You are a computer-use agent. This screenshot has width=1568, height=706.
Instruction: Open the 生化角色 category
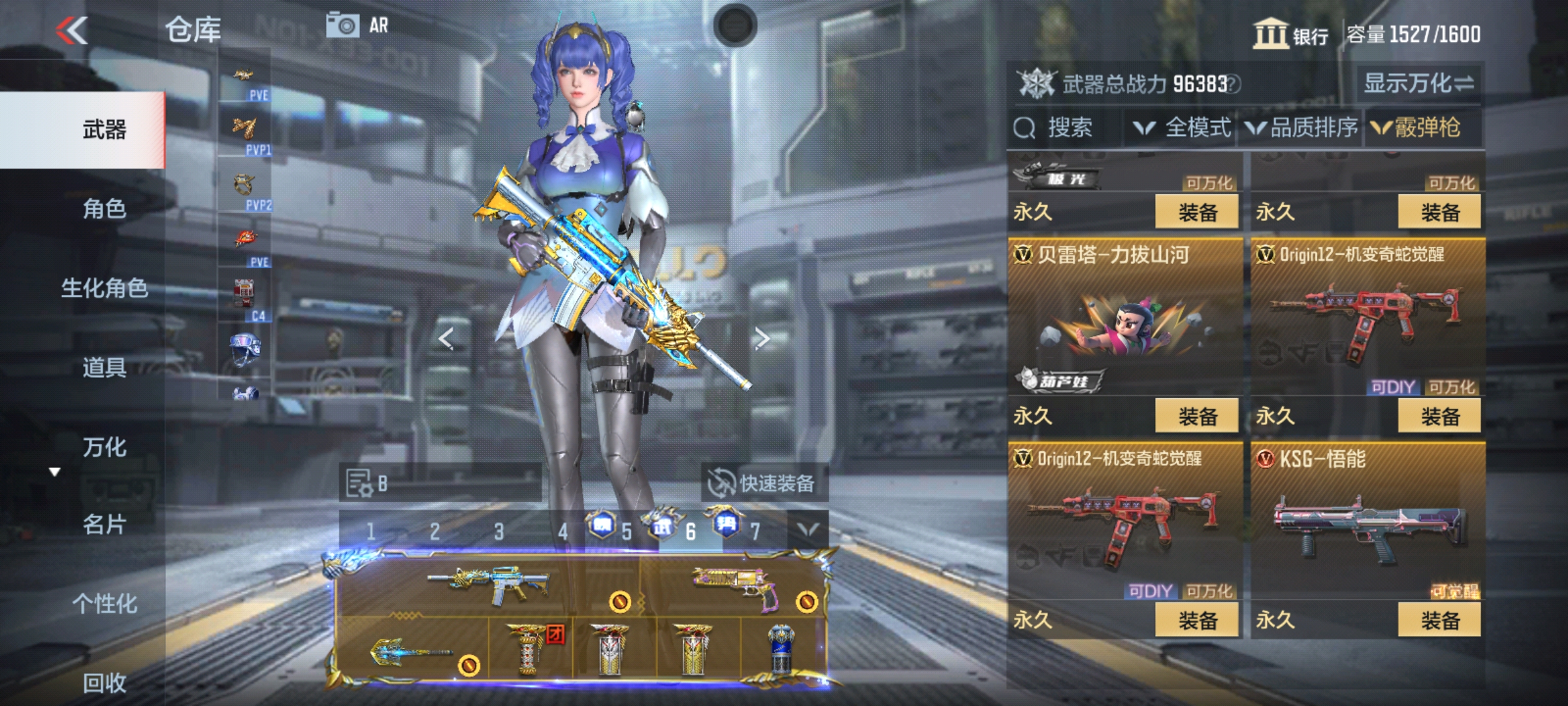104,288
